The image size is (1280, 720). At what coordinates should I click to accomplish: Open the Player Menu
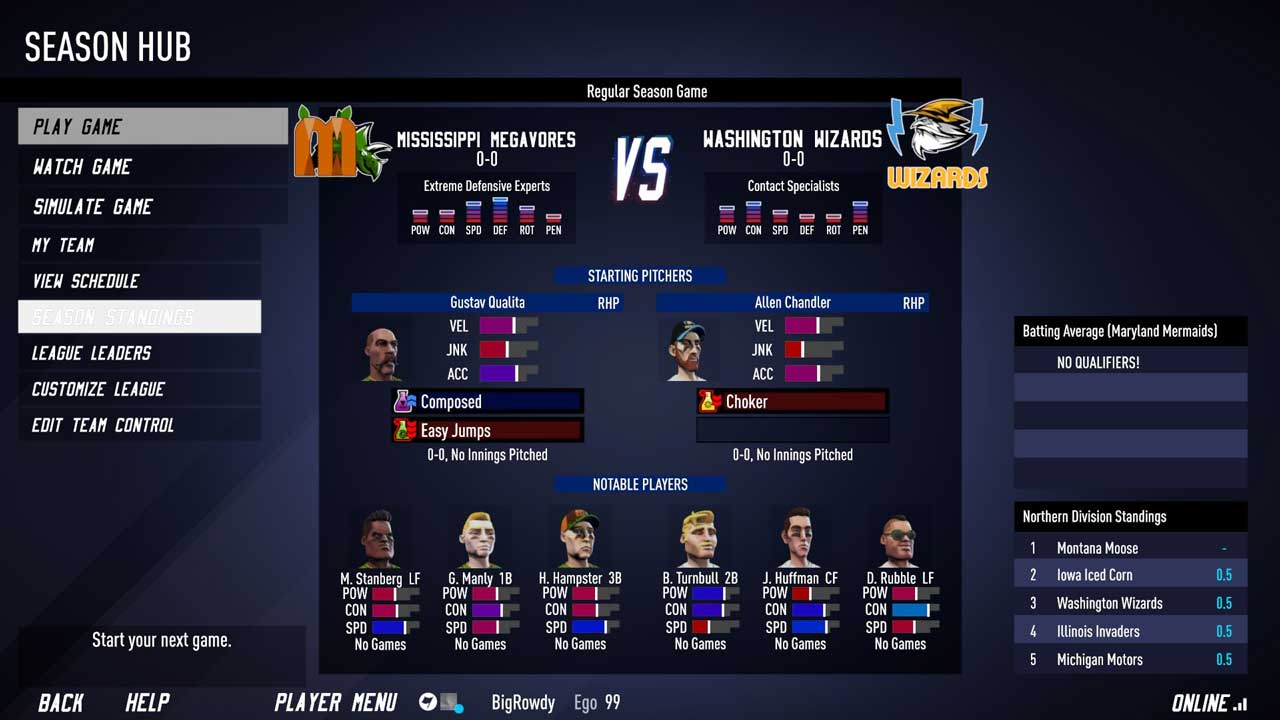coord(335,703)
